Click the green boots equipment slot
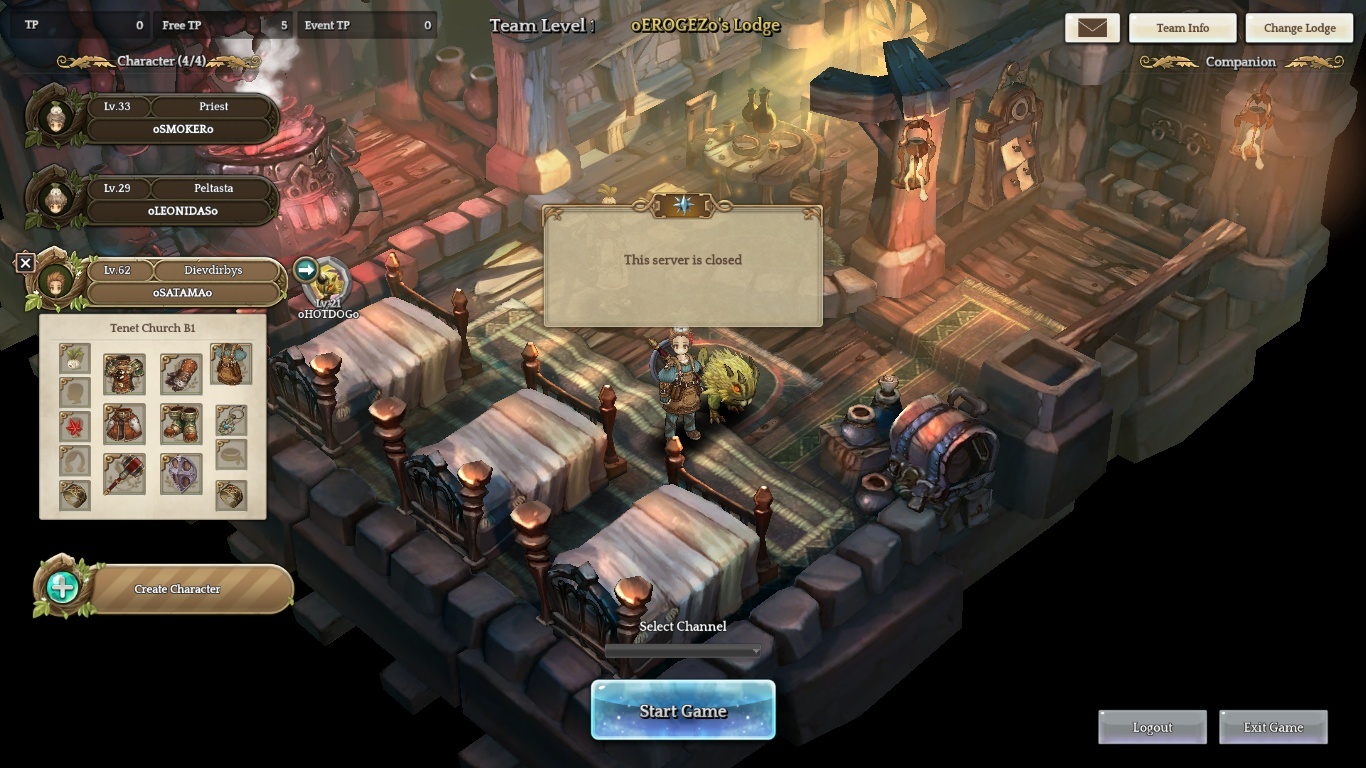This screenshot has width=1366, height=768. pyautogui.click(x=181, y=423)
